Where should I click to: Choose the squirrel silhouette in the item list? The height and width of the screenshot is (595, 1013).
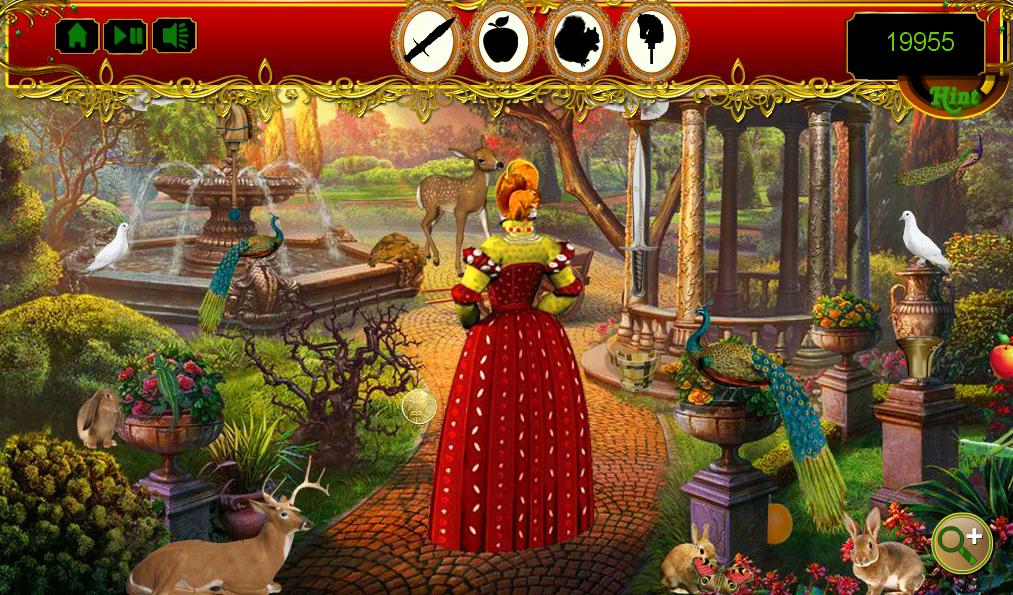pyautogui.click(x=577, y=42)
